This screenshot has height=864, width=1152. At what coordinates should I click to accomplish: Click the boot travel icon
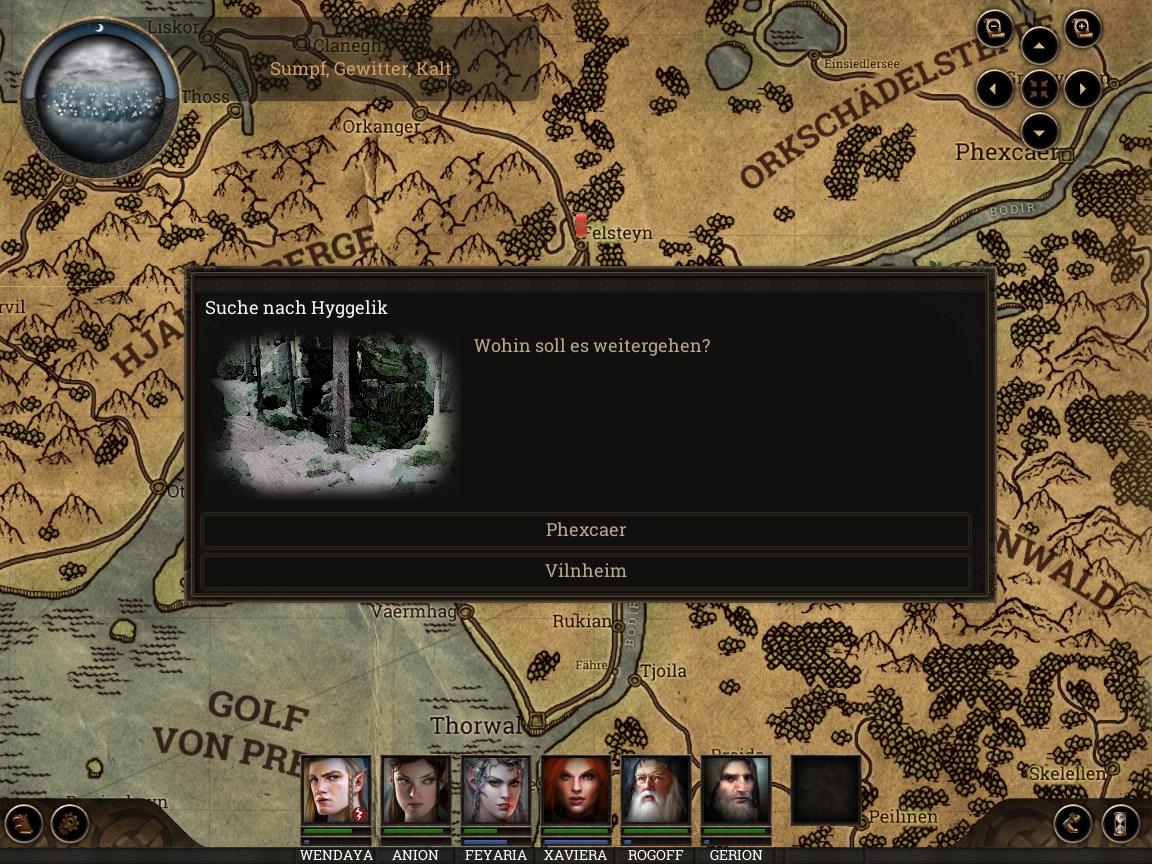[x=1073, y=824]
